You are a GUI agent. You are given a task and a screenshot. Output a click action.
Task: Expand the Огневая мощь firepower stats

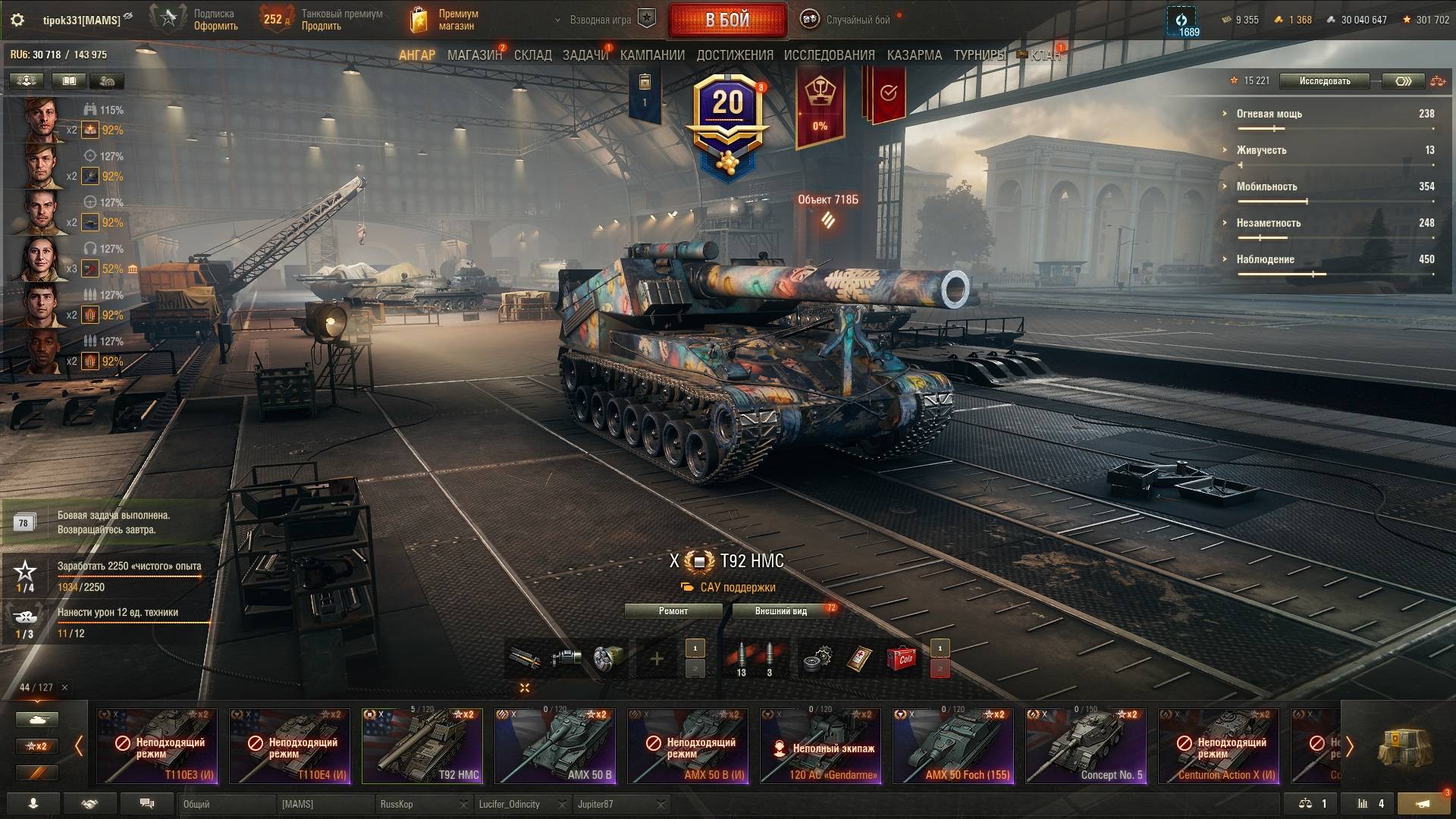[1269, 114]
